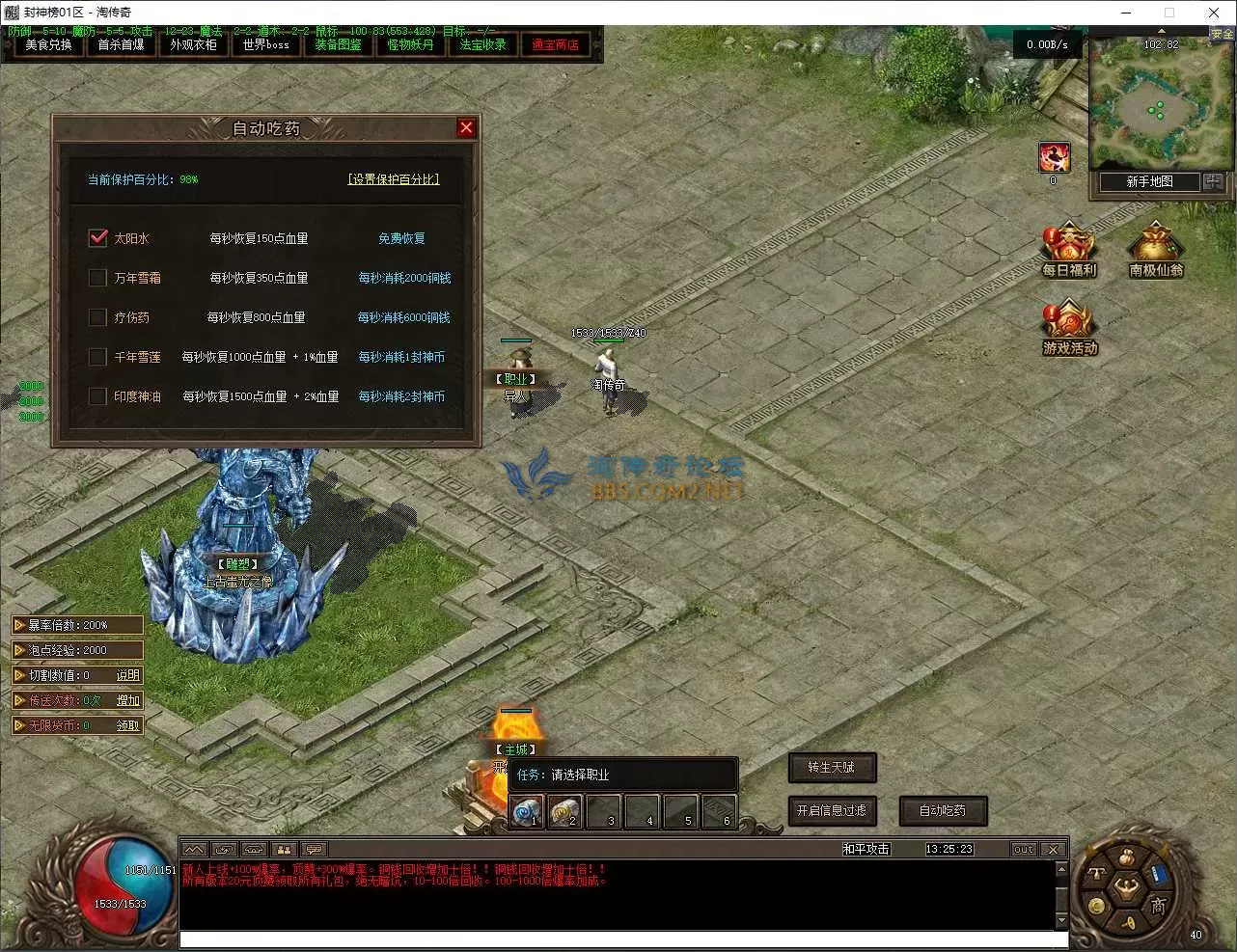The width and height of the screenshot is (1237, 952).
Task: Open the 世界boss menu
Action: (x=265, y=44)
